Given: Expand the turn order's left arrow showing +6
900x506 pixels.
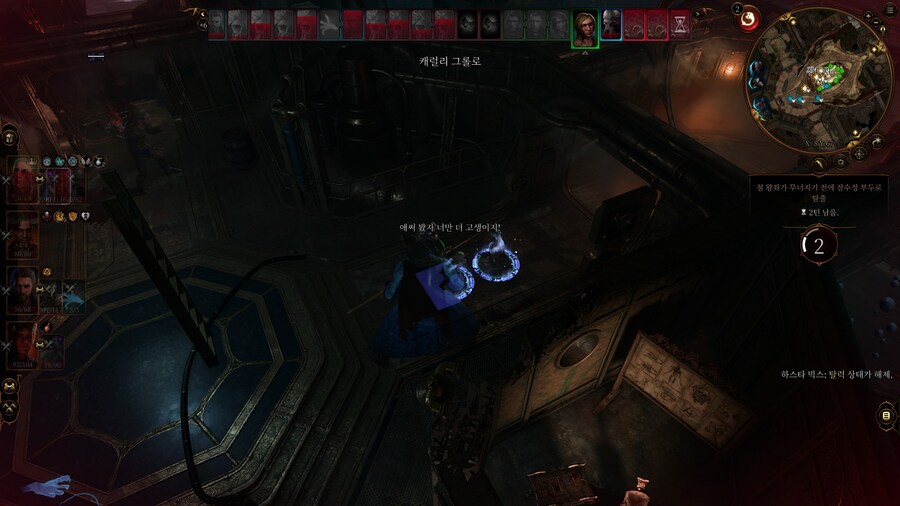Looking at the screenshot, I should click(x=203, y=22).
